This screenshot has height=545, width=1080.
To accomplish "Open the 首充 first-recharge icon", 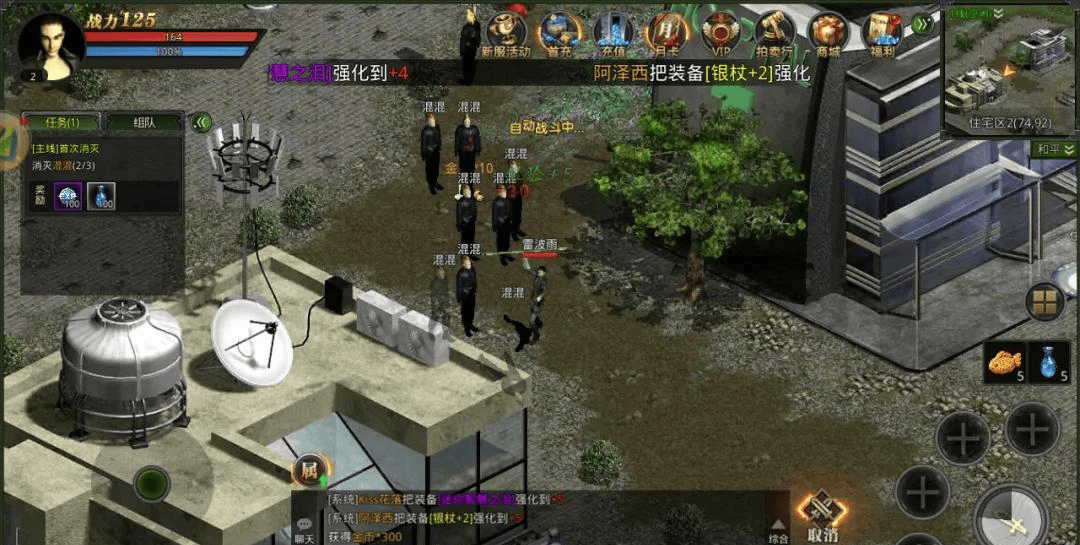I will (x=560, y=32).
